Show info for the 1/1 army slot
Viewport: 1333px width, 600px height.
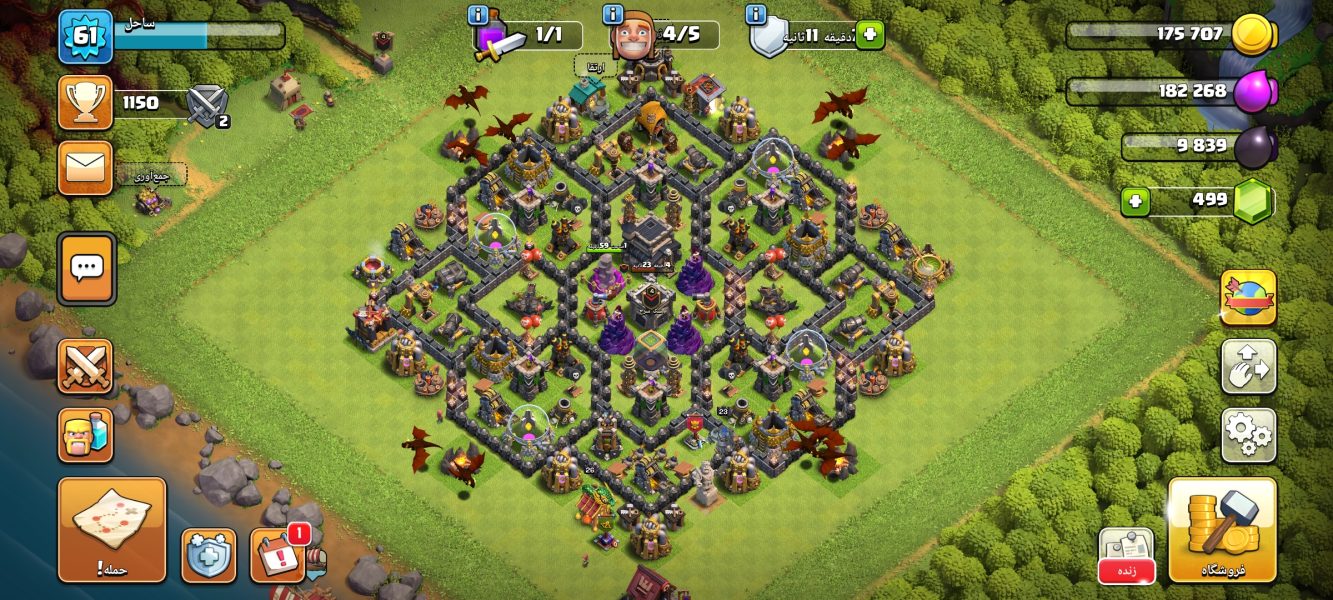(478, 15)
